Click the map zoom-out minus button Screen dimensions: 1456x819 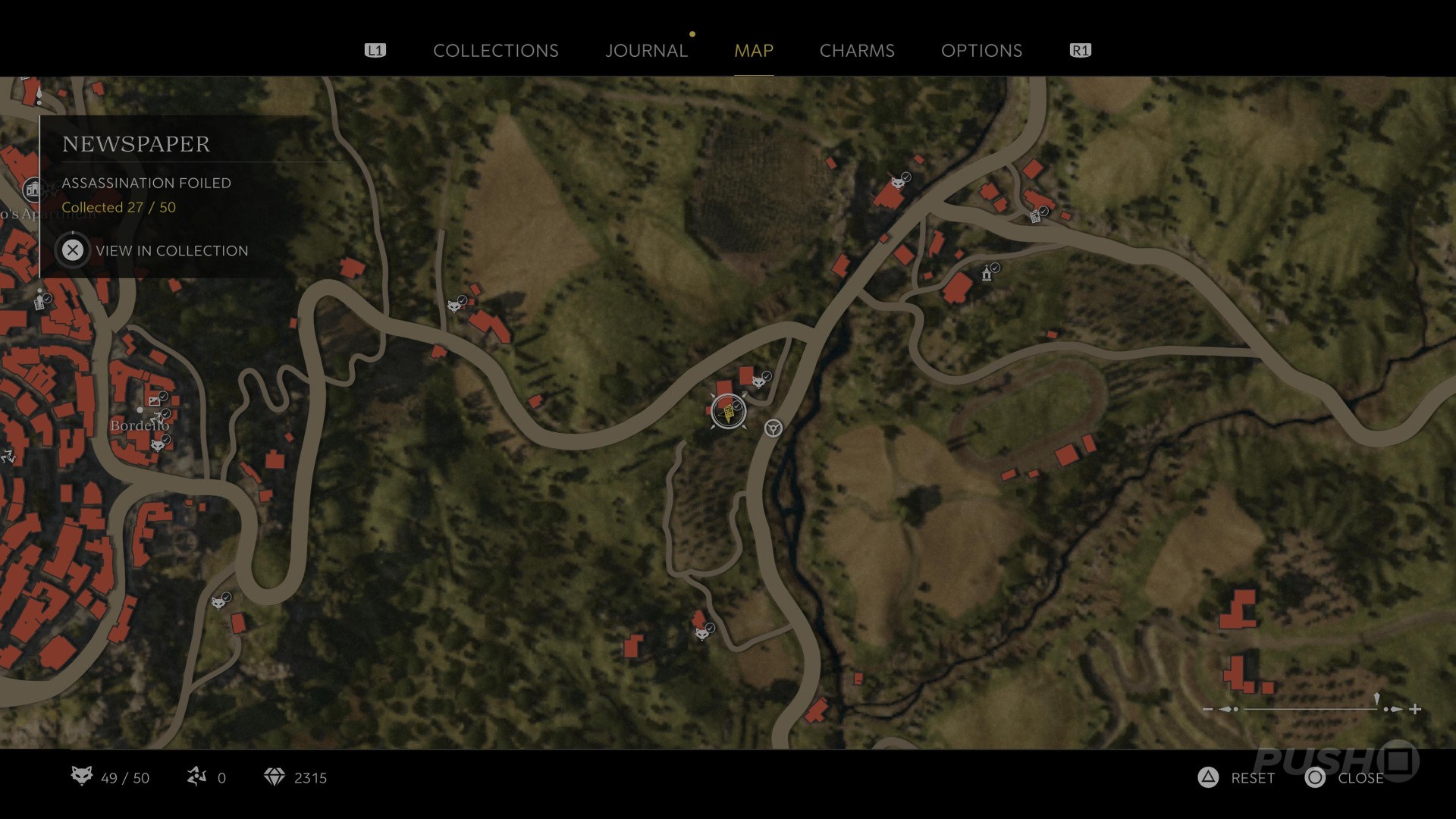click(x=1208, y=709)
